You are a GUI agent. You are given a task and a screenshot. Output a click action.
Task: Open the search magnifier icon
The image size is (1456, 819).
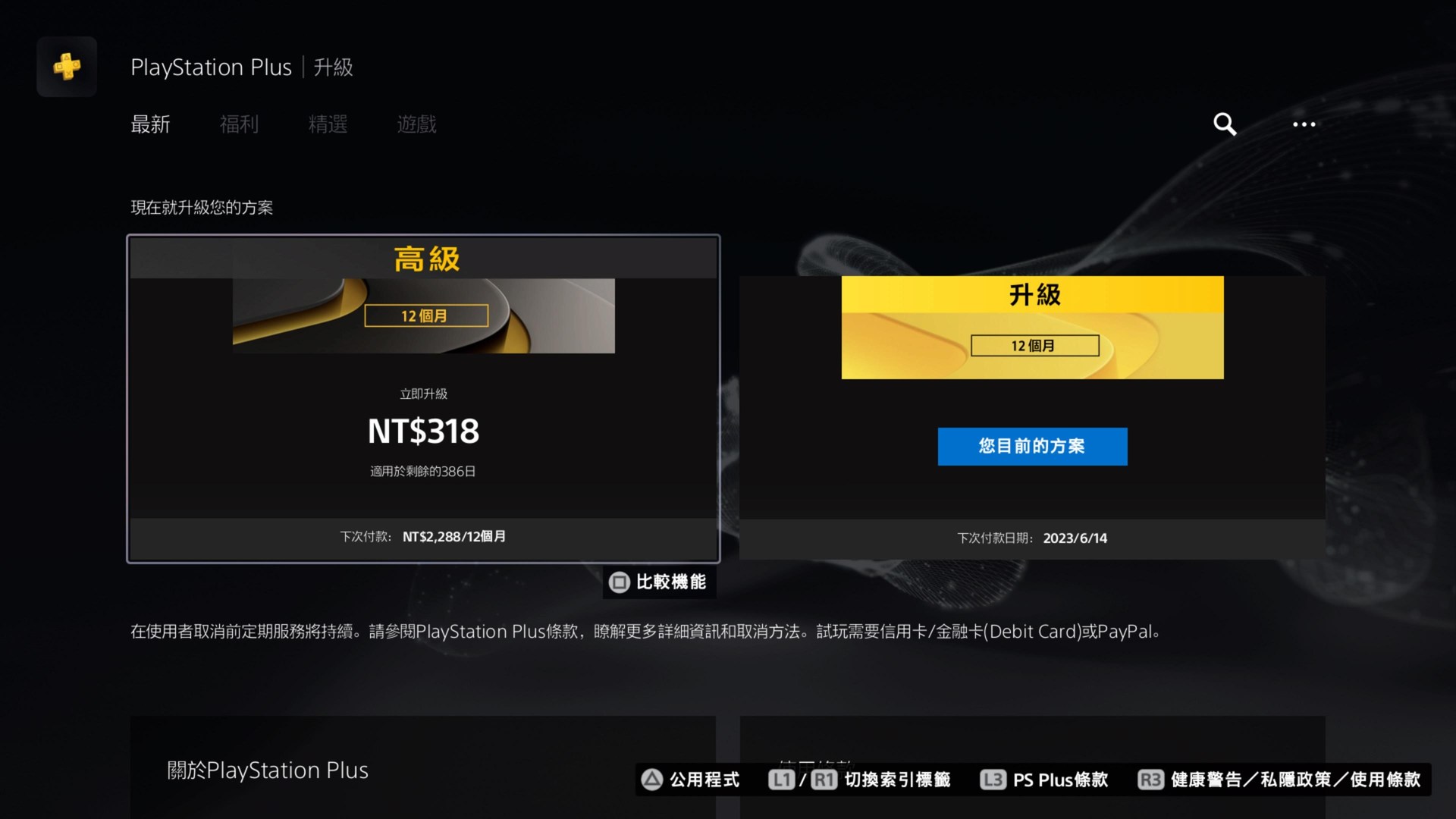pyautogui.click(x=1224, y=124)
